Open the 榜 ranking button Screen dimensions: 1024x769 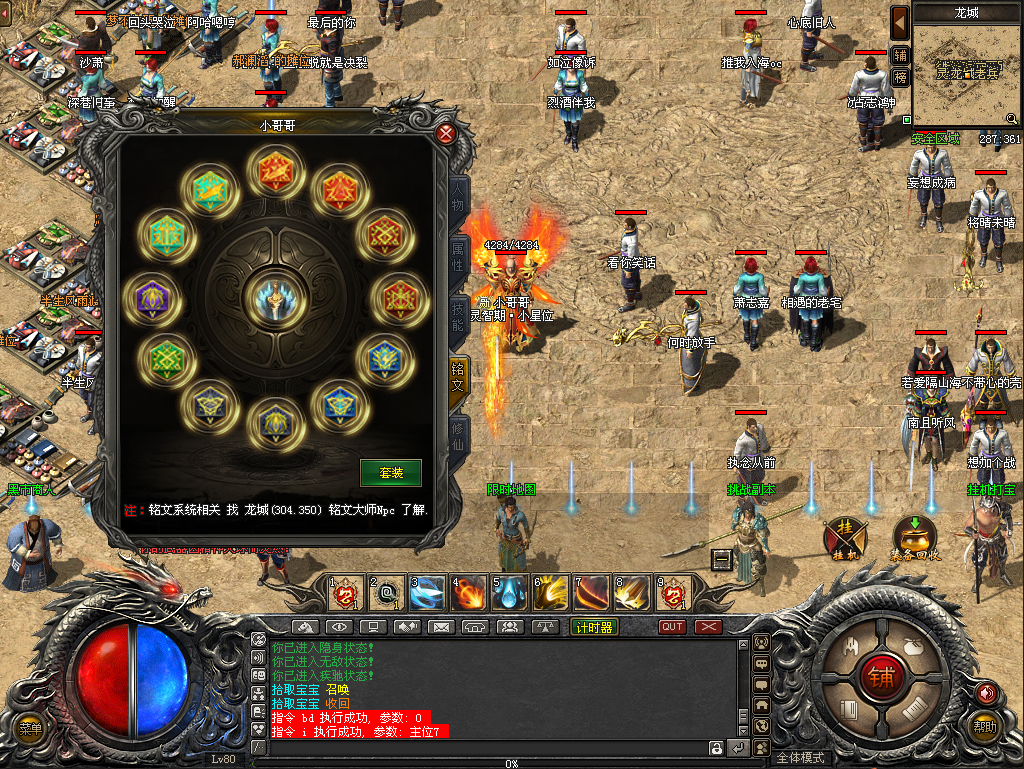pyautogui.click(x=900, y=77)
